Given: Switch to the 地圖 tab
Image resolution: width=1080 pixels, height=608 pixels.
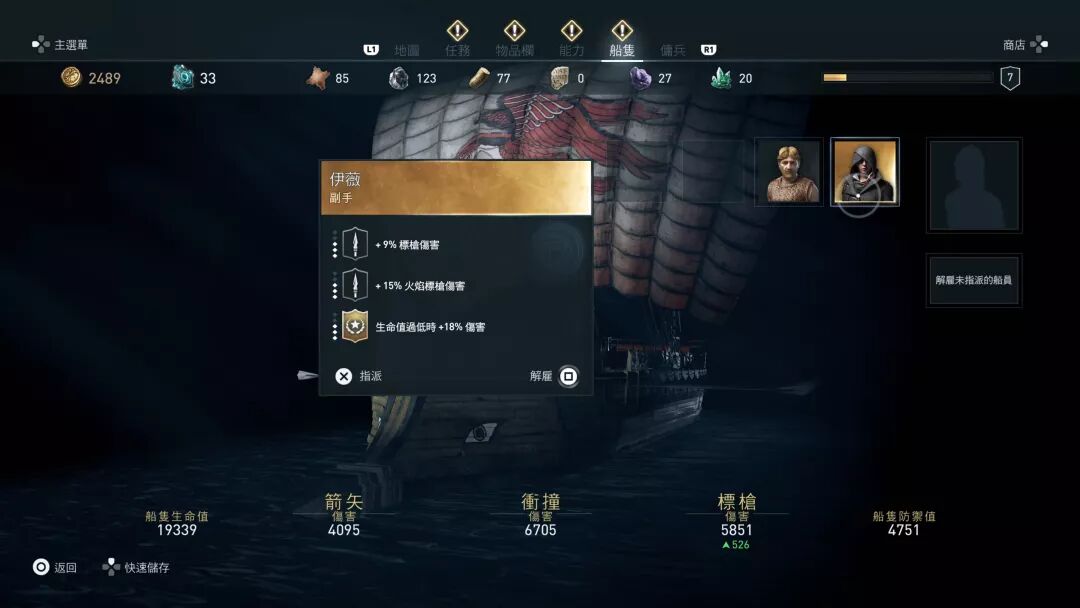Looking at the screenshot, I should click(407, 49).
